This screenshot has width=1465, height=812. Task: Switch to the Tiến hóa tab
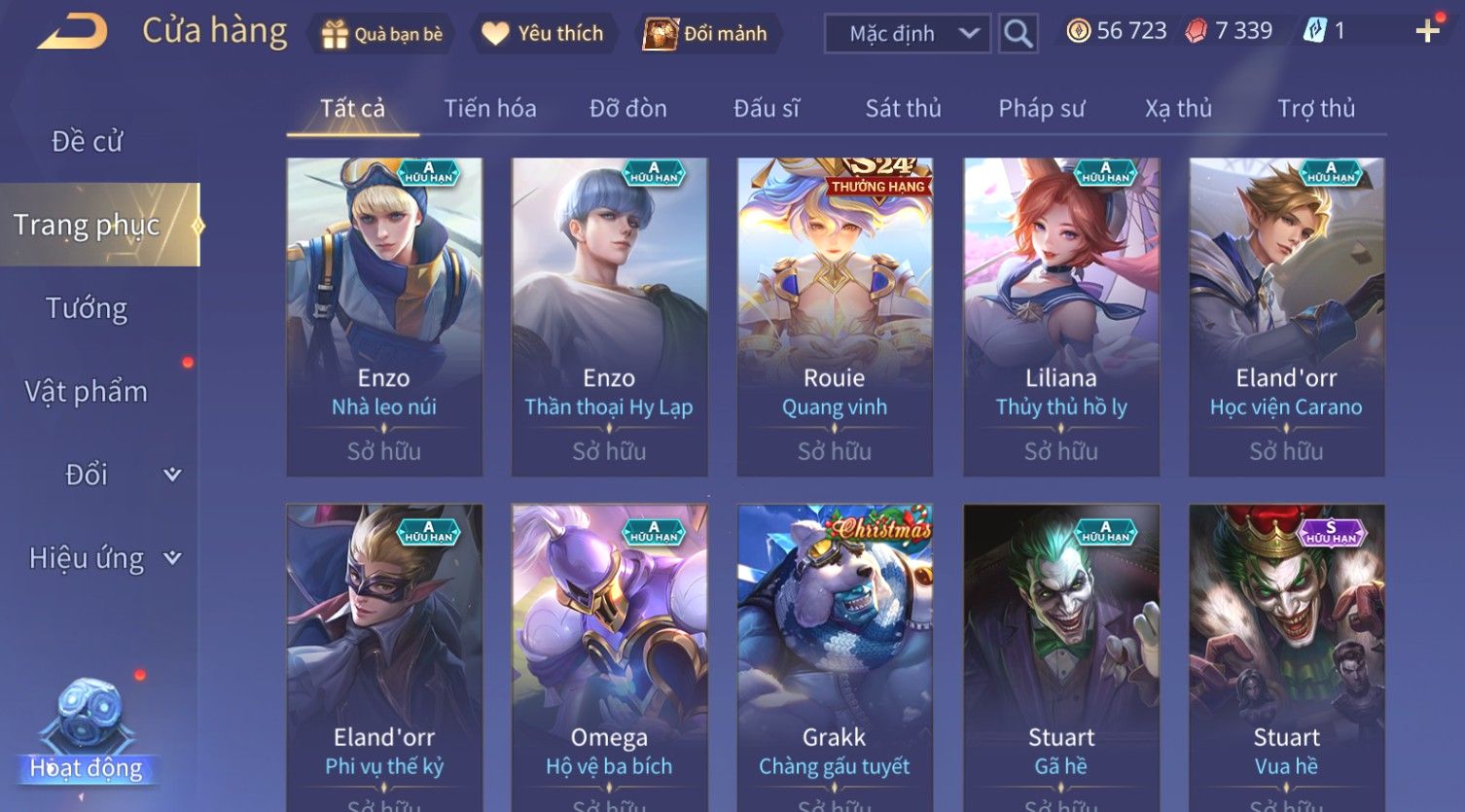click(x=490, y=108)
